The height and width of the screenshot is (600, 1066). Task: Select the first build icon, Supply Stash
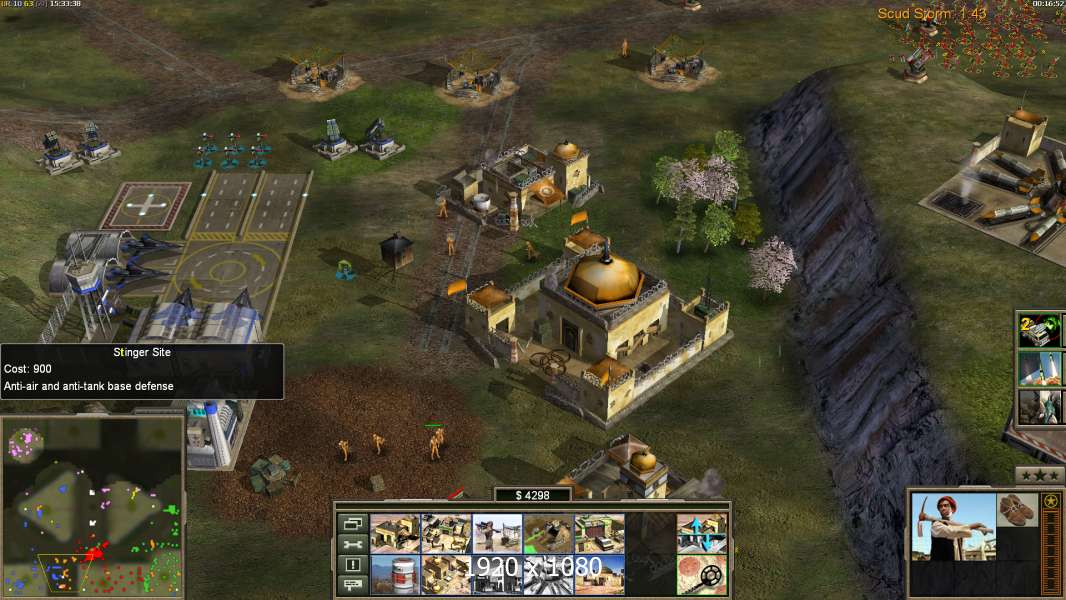click(x=395, y=533)
